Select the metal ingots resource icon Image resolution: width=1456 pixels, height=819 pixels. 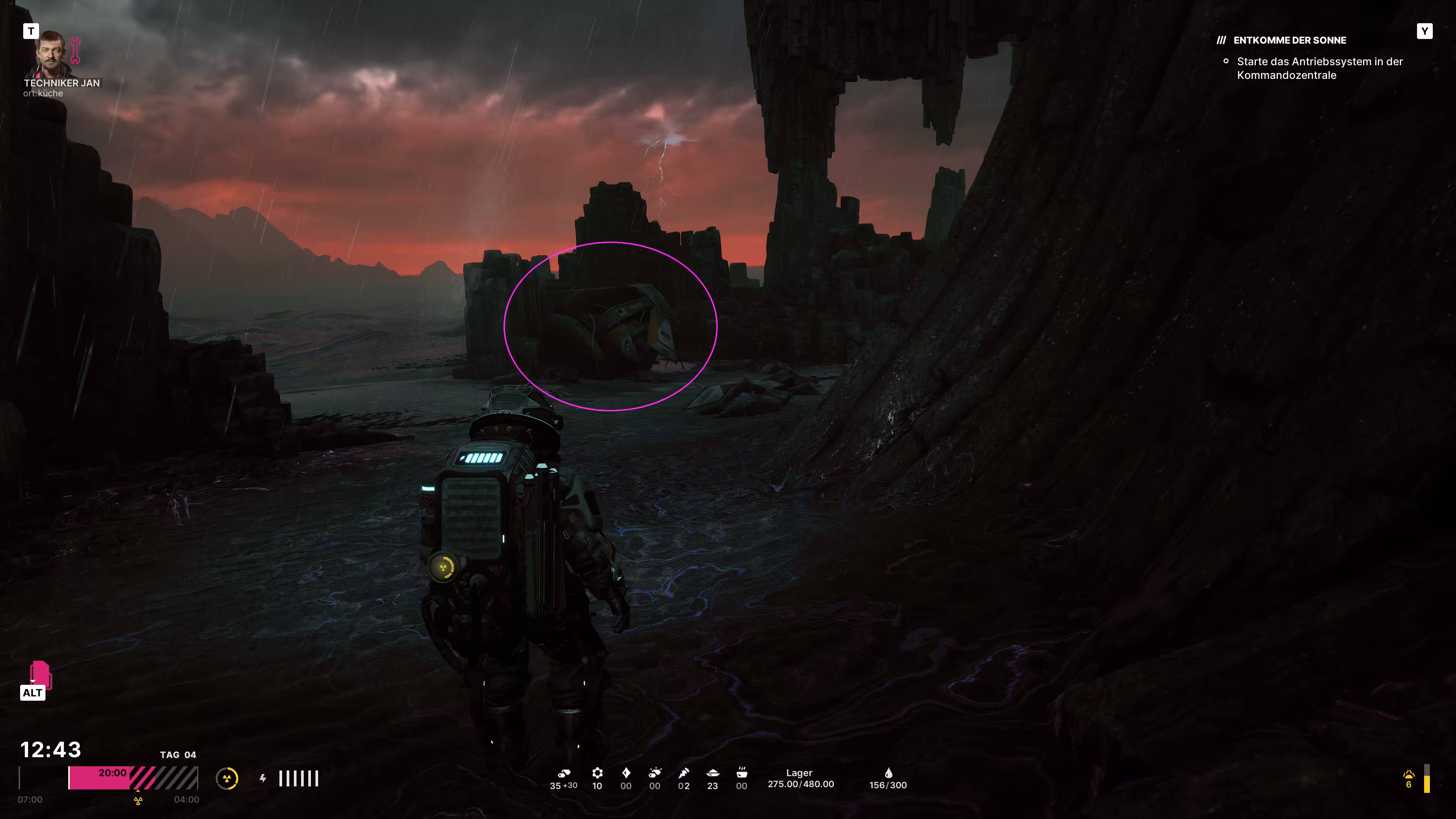[564, 773]
